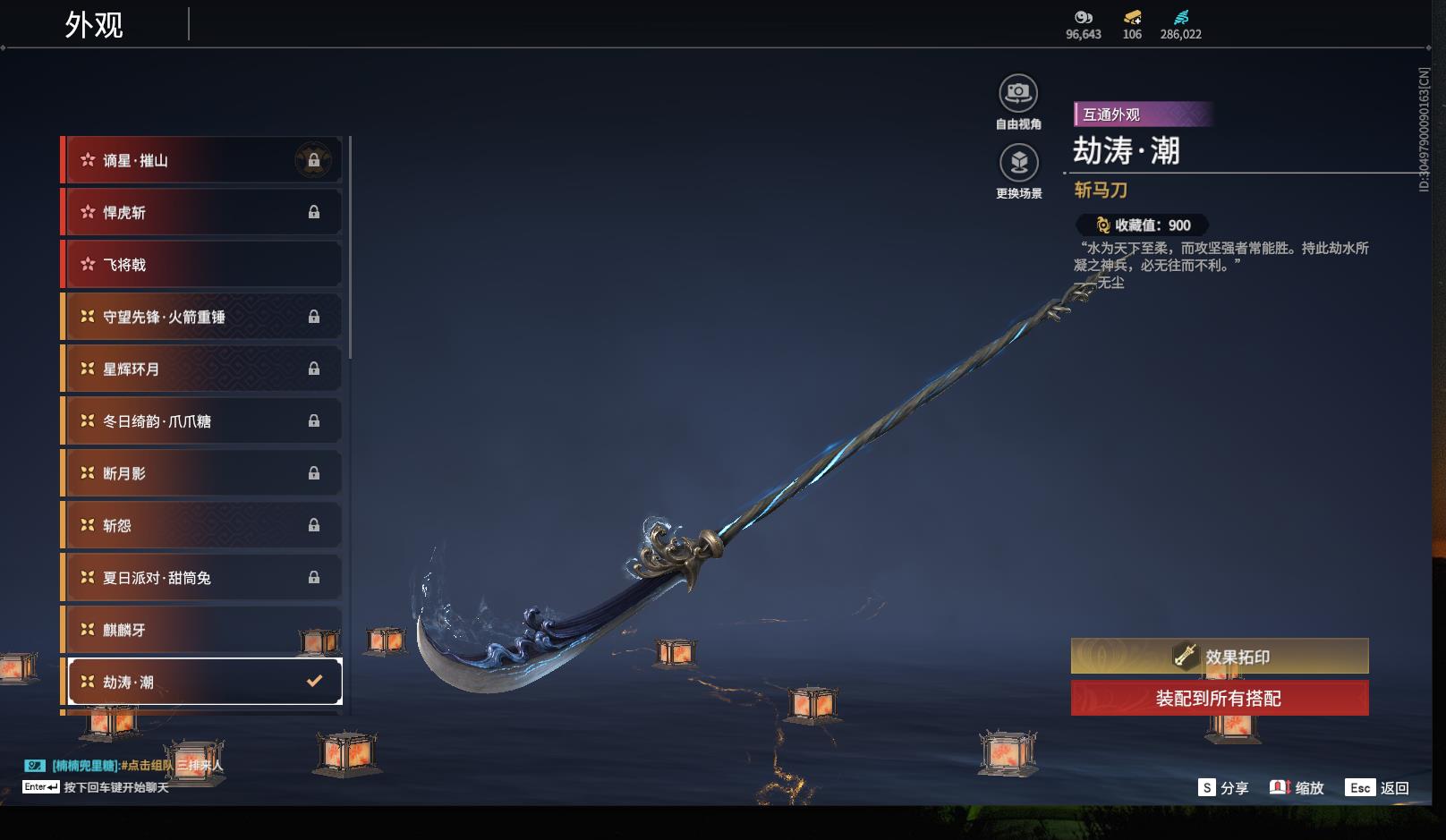Select the 飞将戟 skin row
The image size is (1446, 840).
[201, 265]
